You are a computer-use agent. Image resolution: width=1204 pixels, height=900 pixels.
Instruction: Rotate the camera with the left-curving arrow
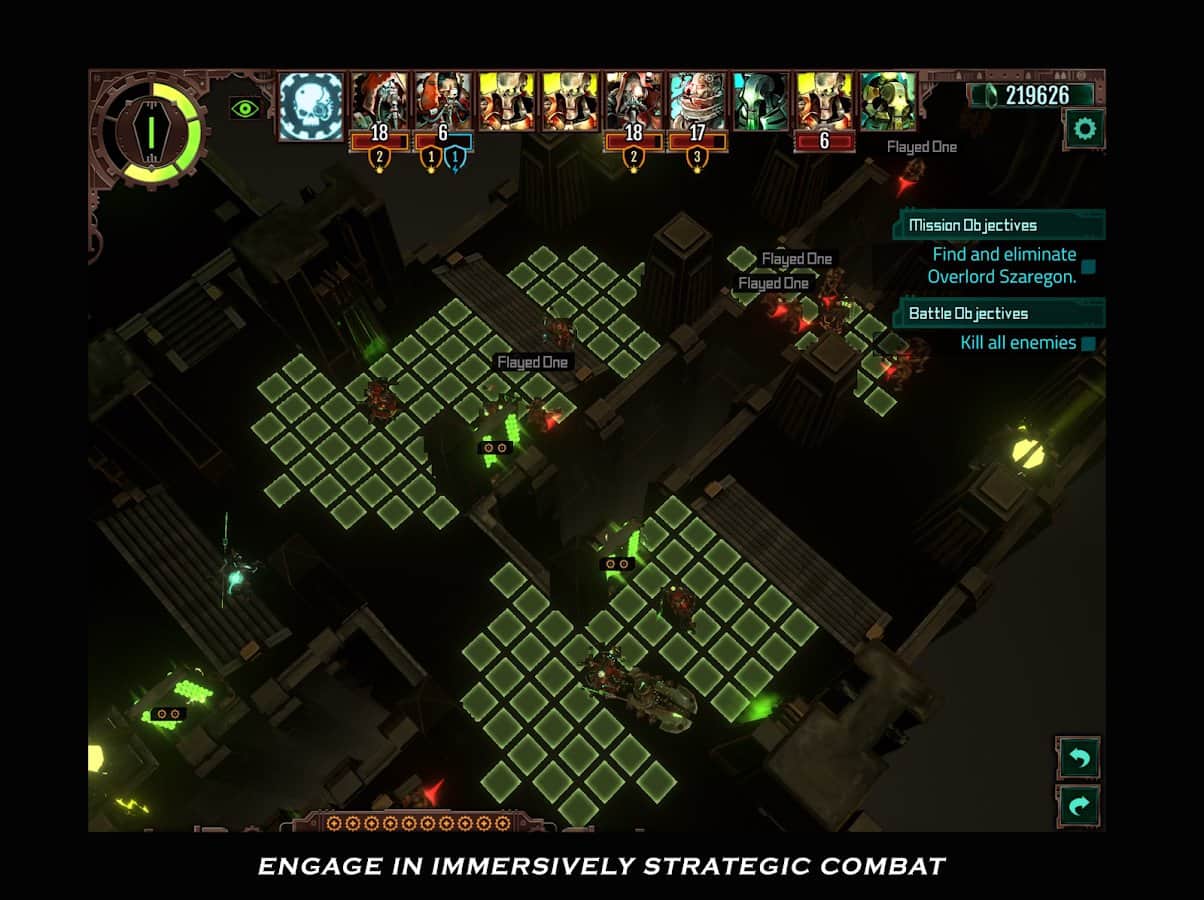[x=1079, y=757]
